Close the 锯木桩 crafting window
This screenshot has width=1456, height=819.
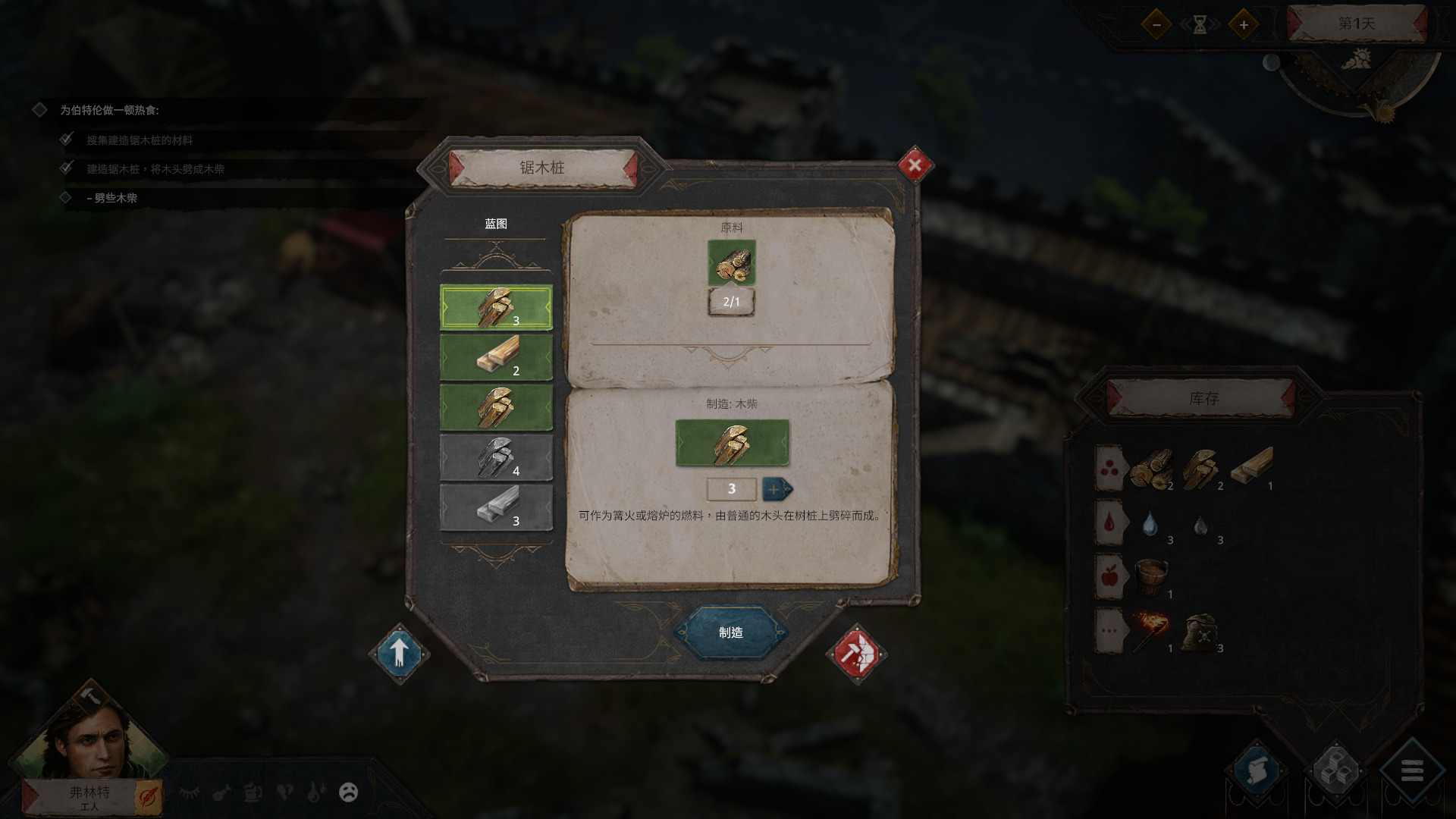pyautogui.click(x=915, y=165)
